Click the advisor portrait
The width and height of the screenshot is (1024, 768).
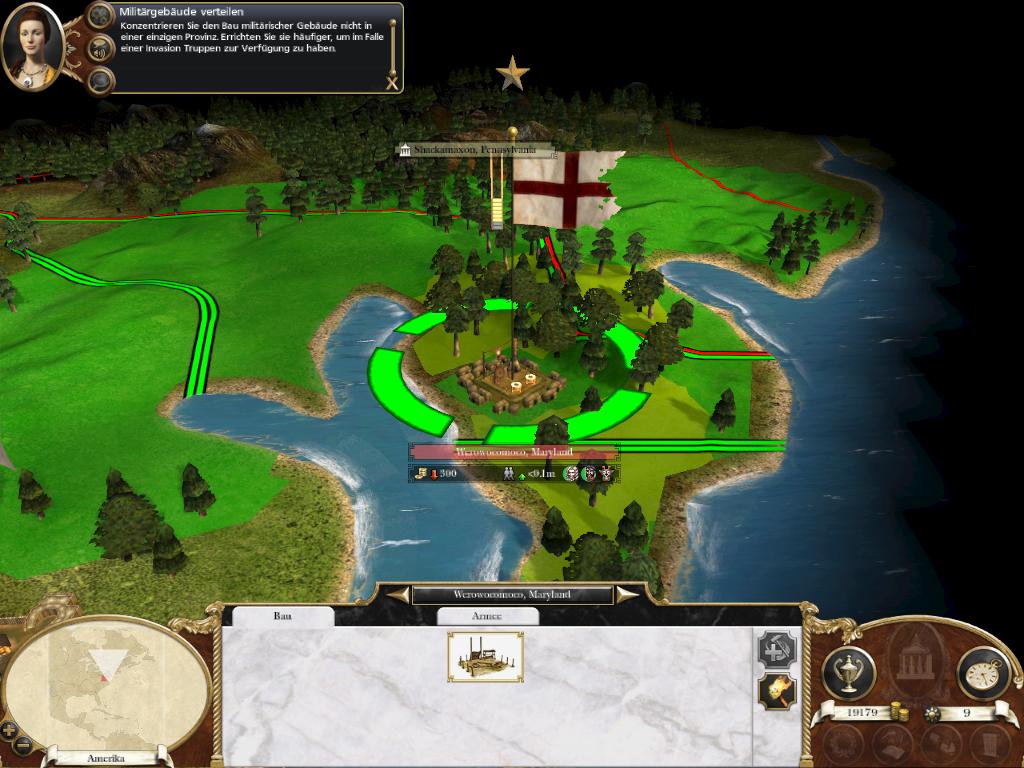(32, 46)
